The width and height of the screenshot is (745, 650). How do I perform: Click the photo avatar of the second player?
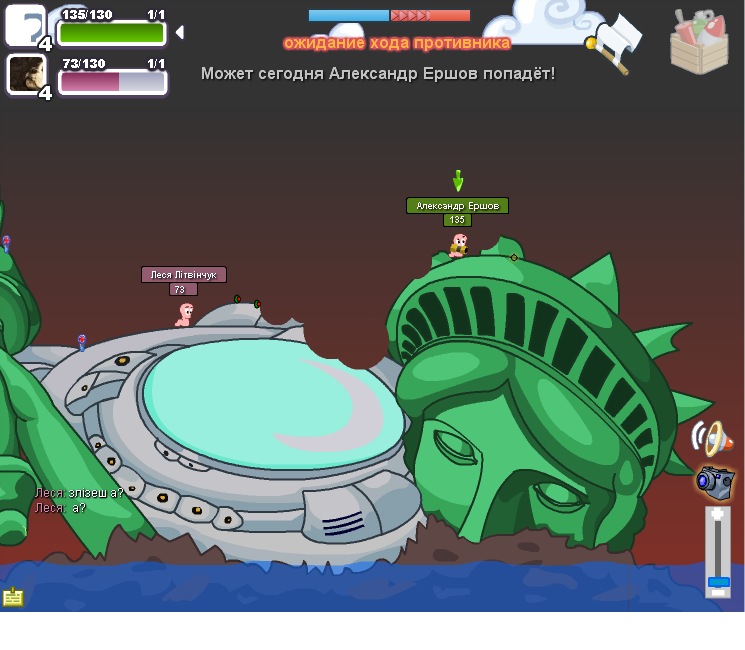25,74
